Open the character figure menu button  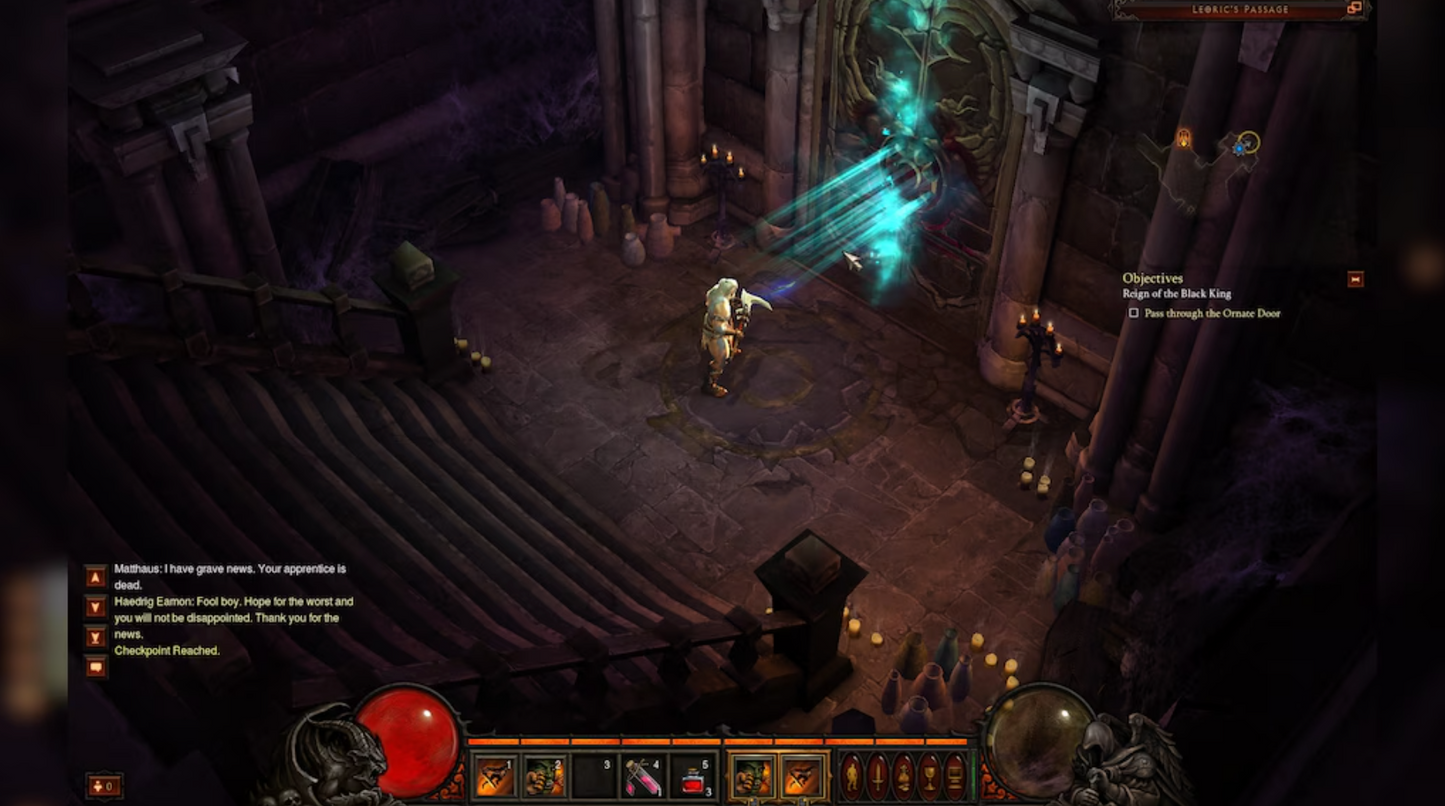point(852,777)
